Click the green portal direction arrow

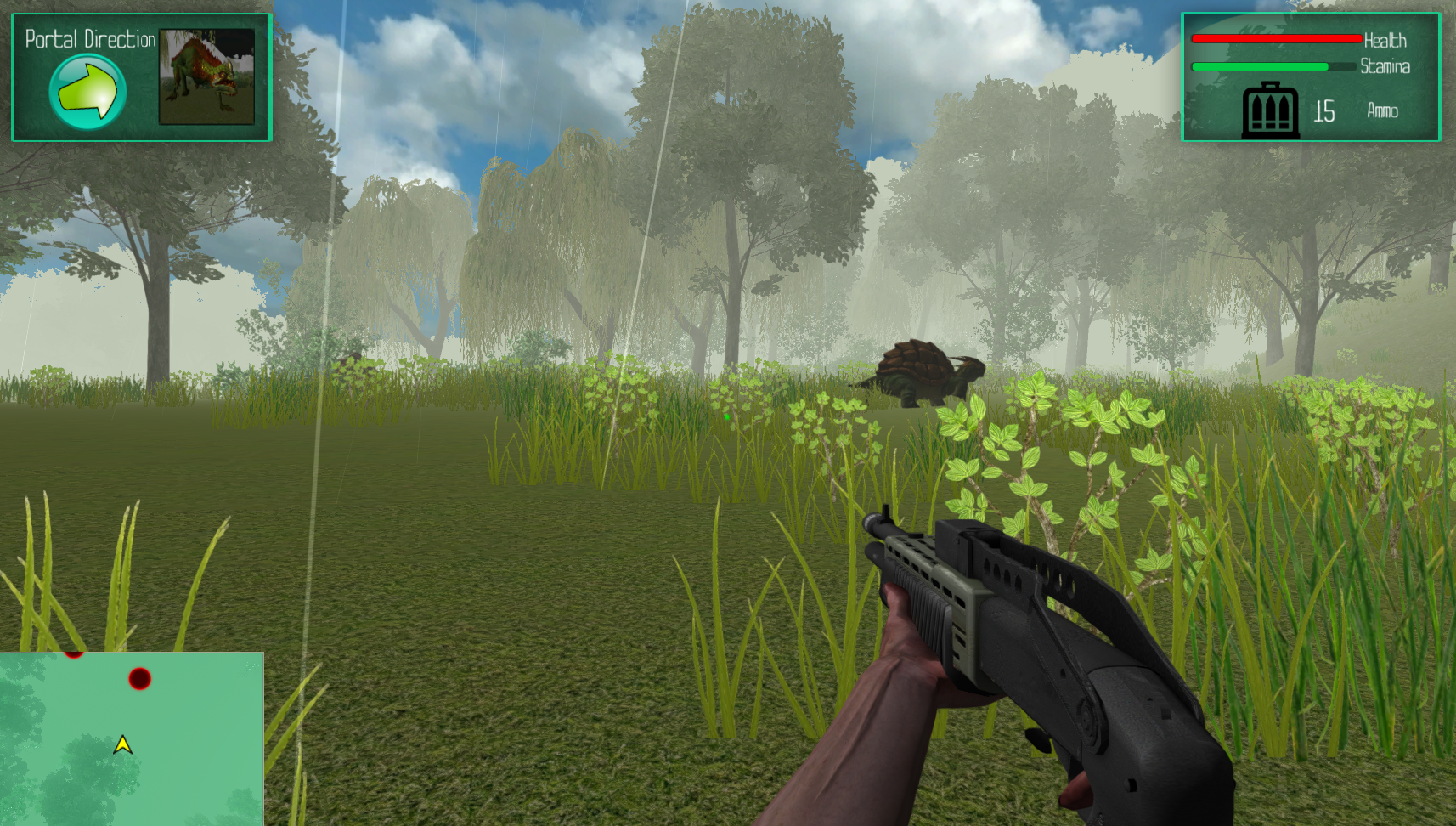[87, 91]
